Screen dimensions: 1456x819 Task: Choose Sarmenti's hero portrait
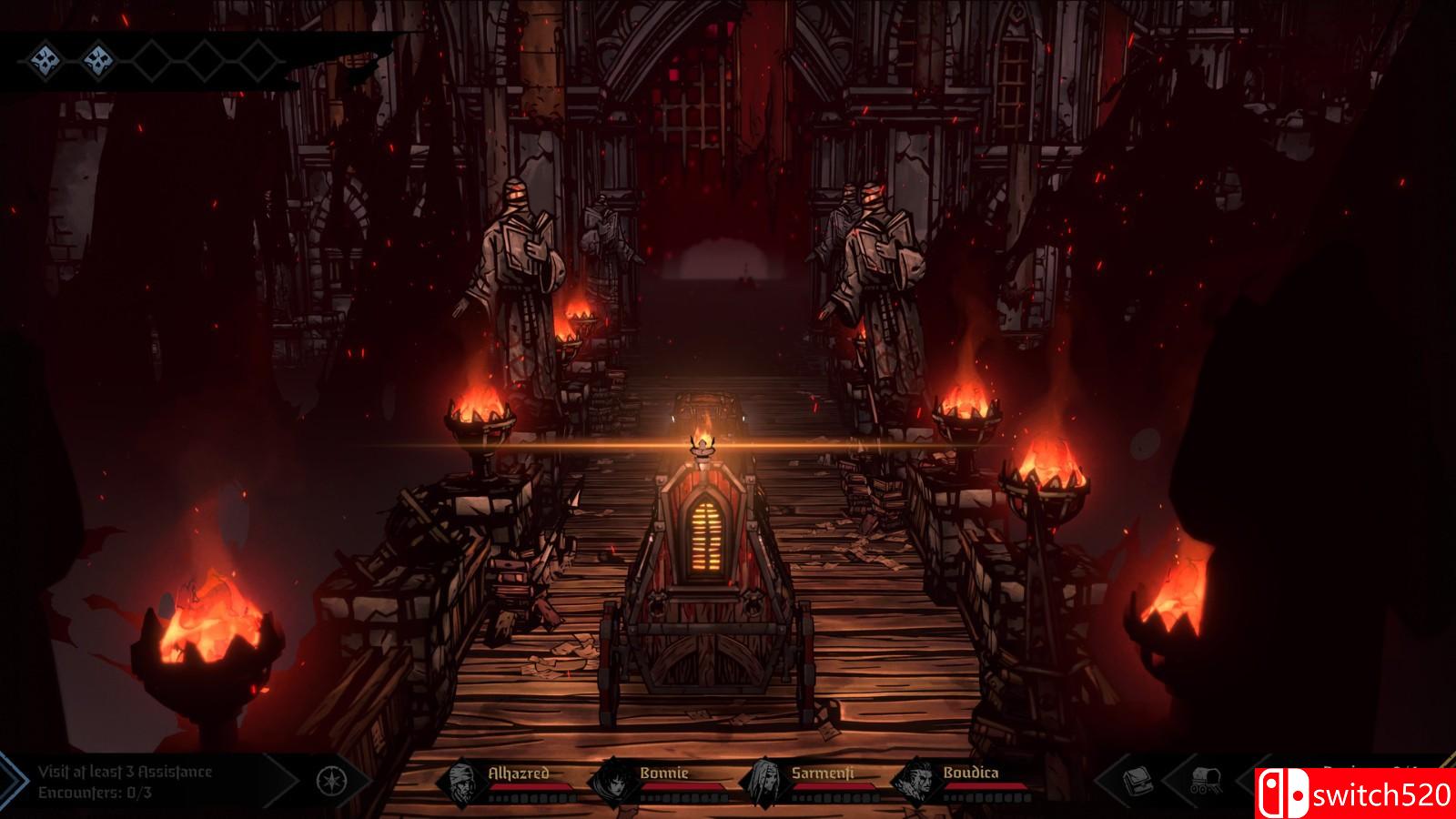[x=767, y=782]
